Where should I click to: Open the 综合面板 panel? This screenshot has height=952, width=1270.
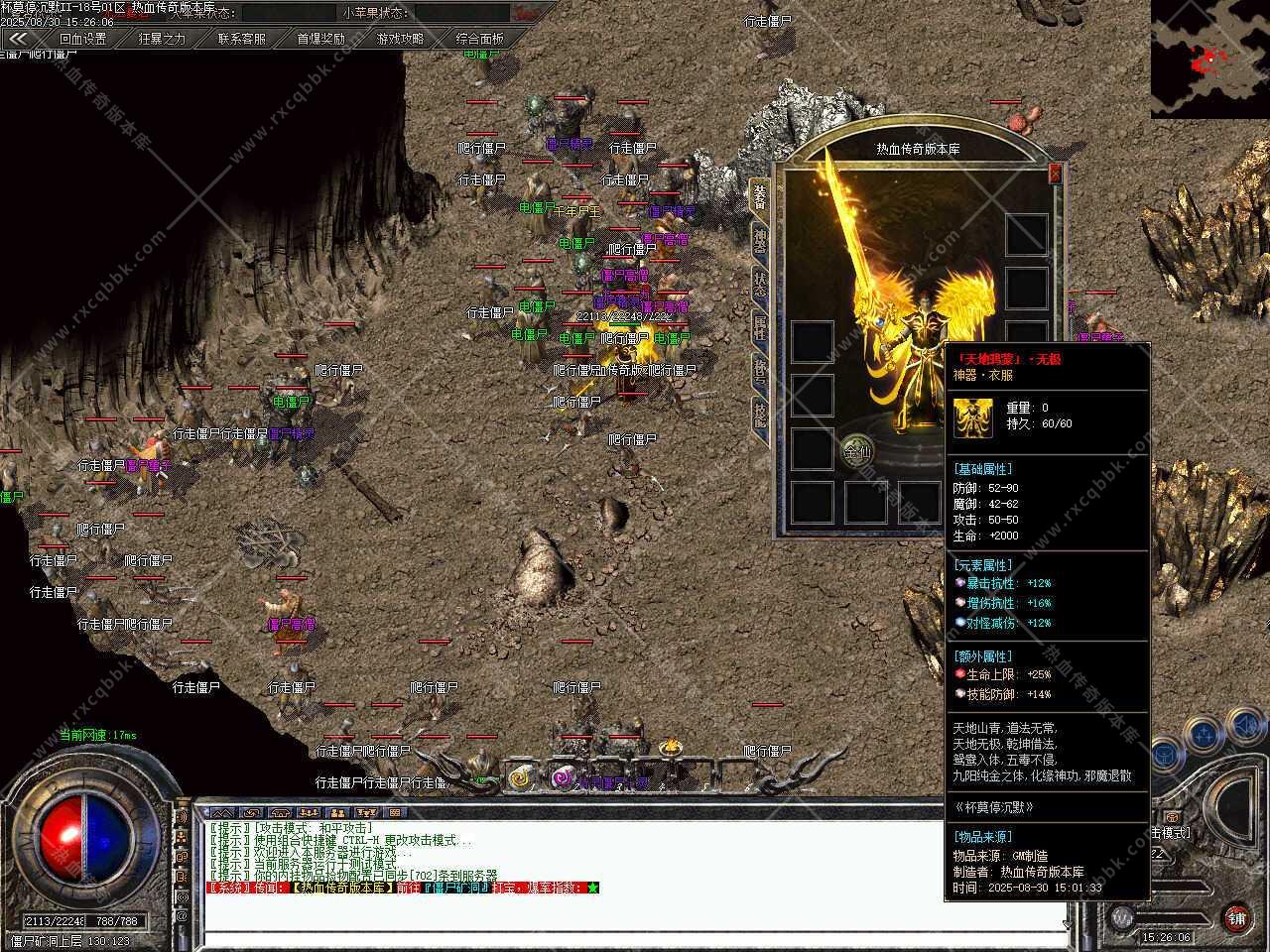479,39
